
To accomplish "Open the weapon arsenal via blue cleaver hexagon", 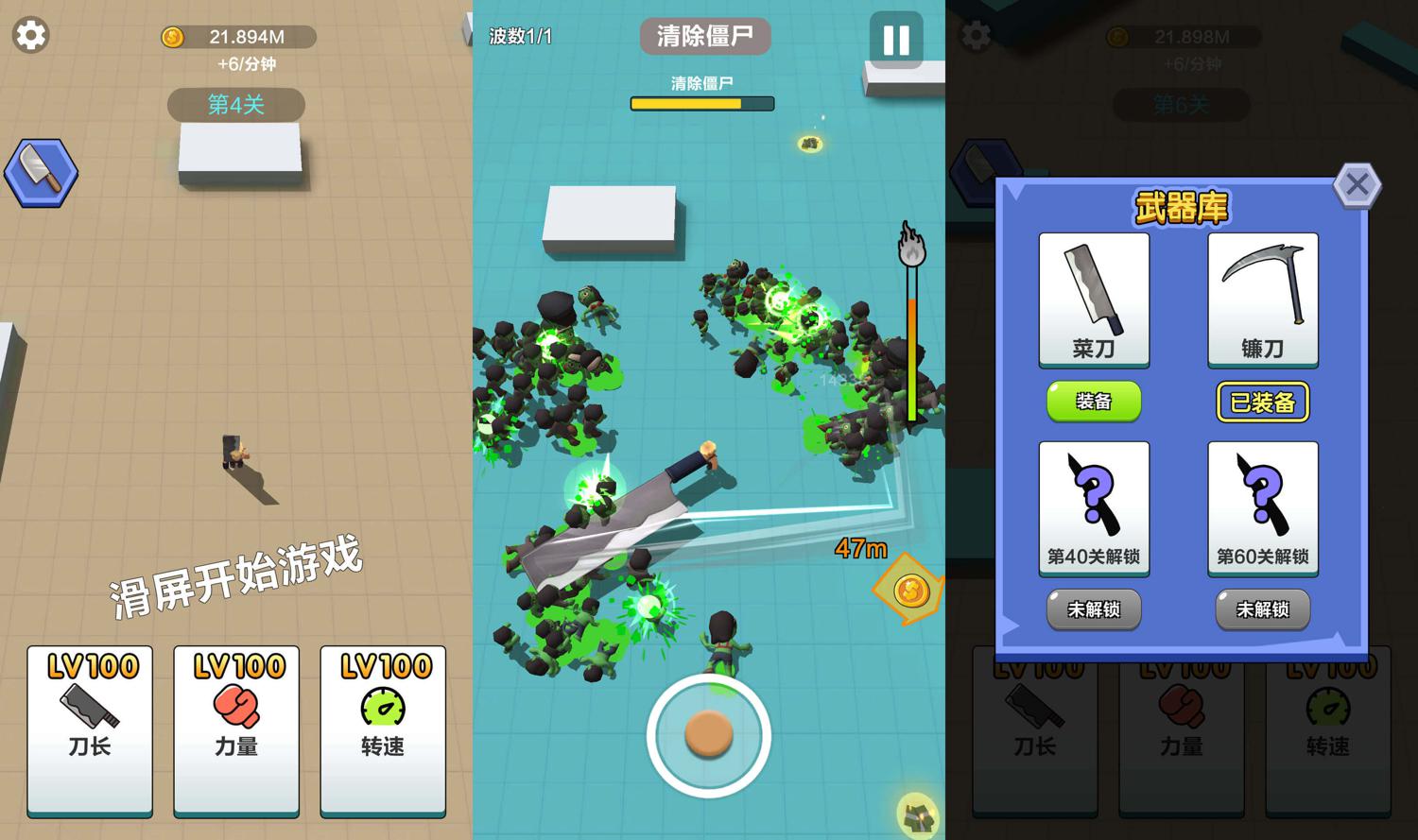I will tap(41, 173).
